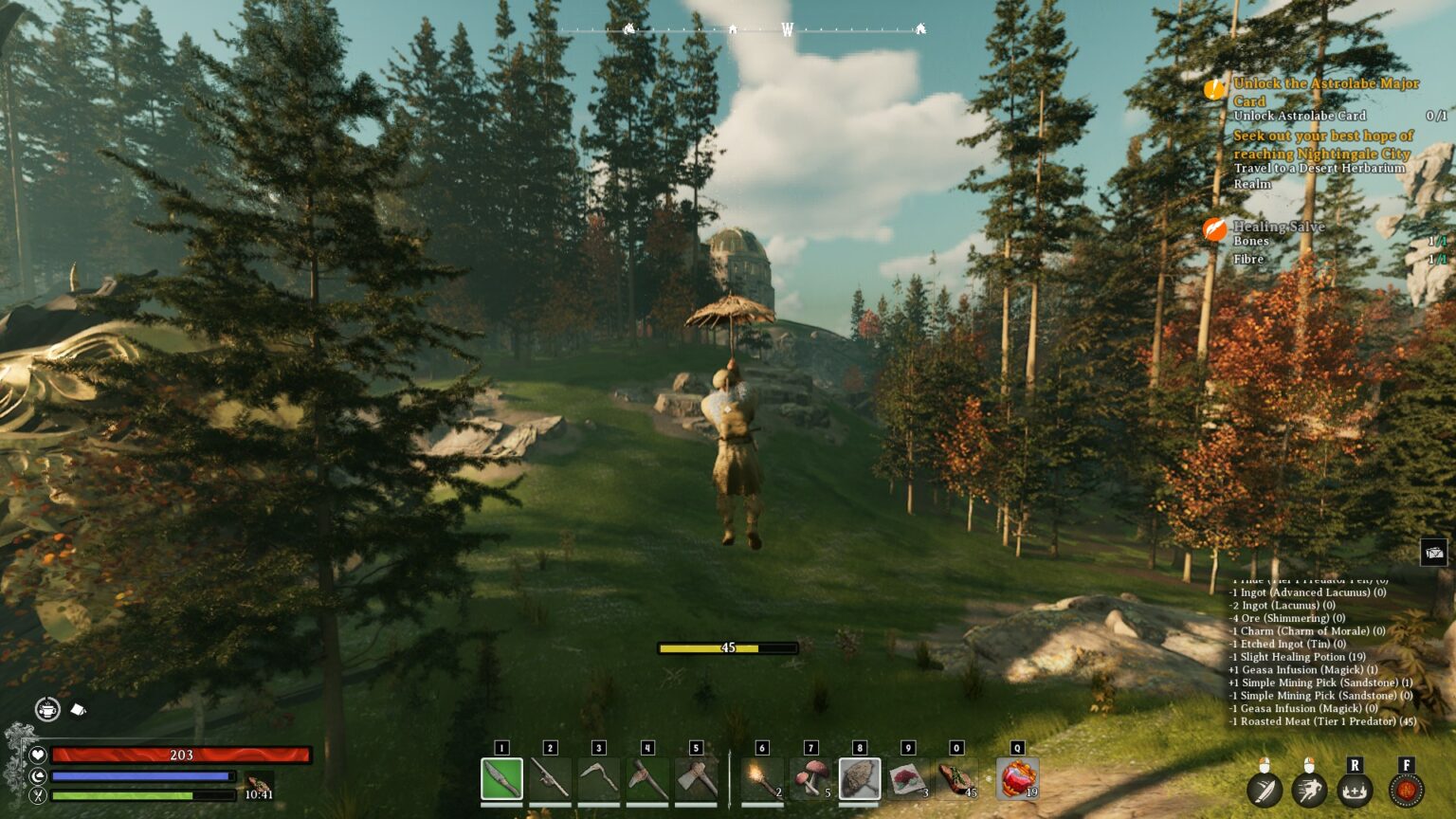The width and height of the screenshot is (1456, 819).
Task: Click the teacup comfort buff icon
Action: [47, 708]
